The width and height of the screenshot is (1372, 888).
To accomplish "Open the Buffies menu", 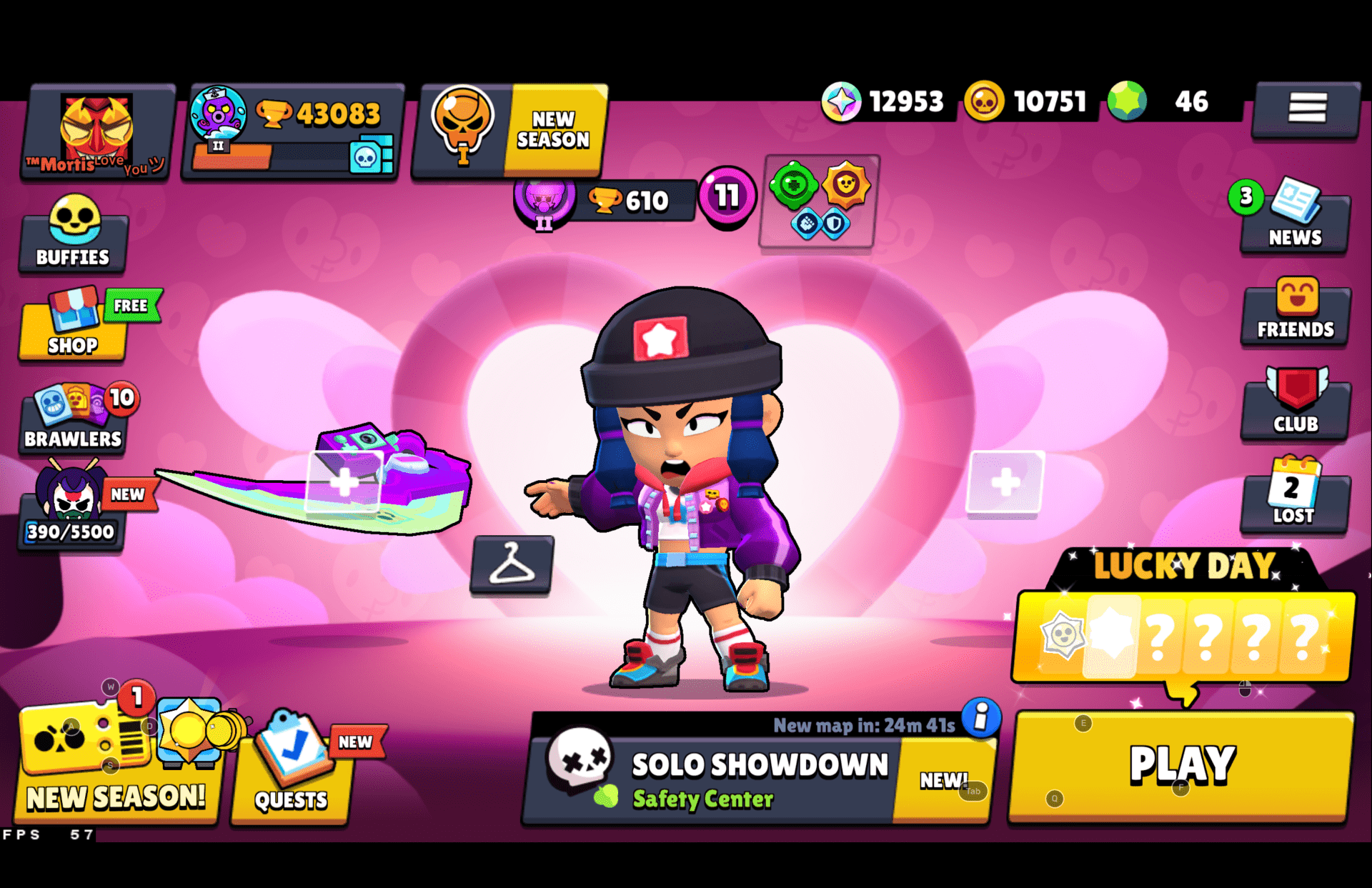I will [74, 236].
